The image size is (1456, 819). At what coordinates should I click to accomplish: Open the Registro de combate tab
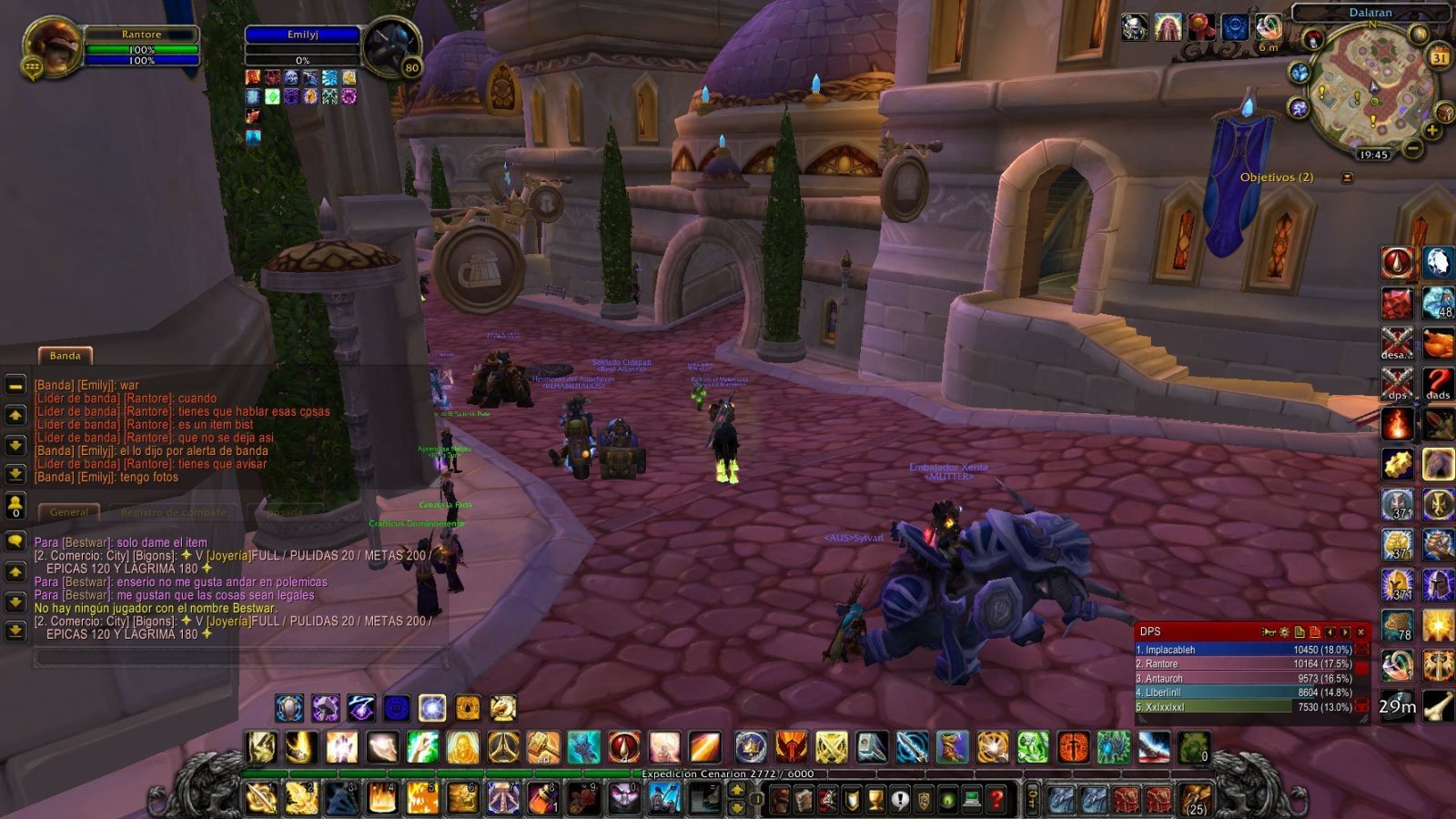(x=171, y=512)
